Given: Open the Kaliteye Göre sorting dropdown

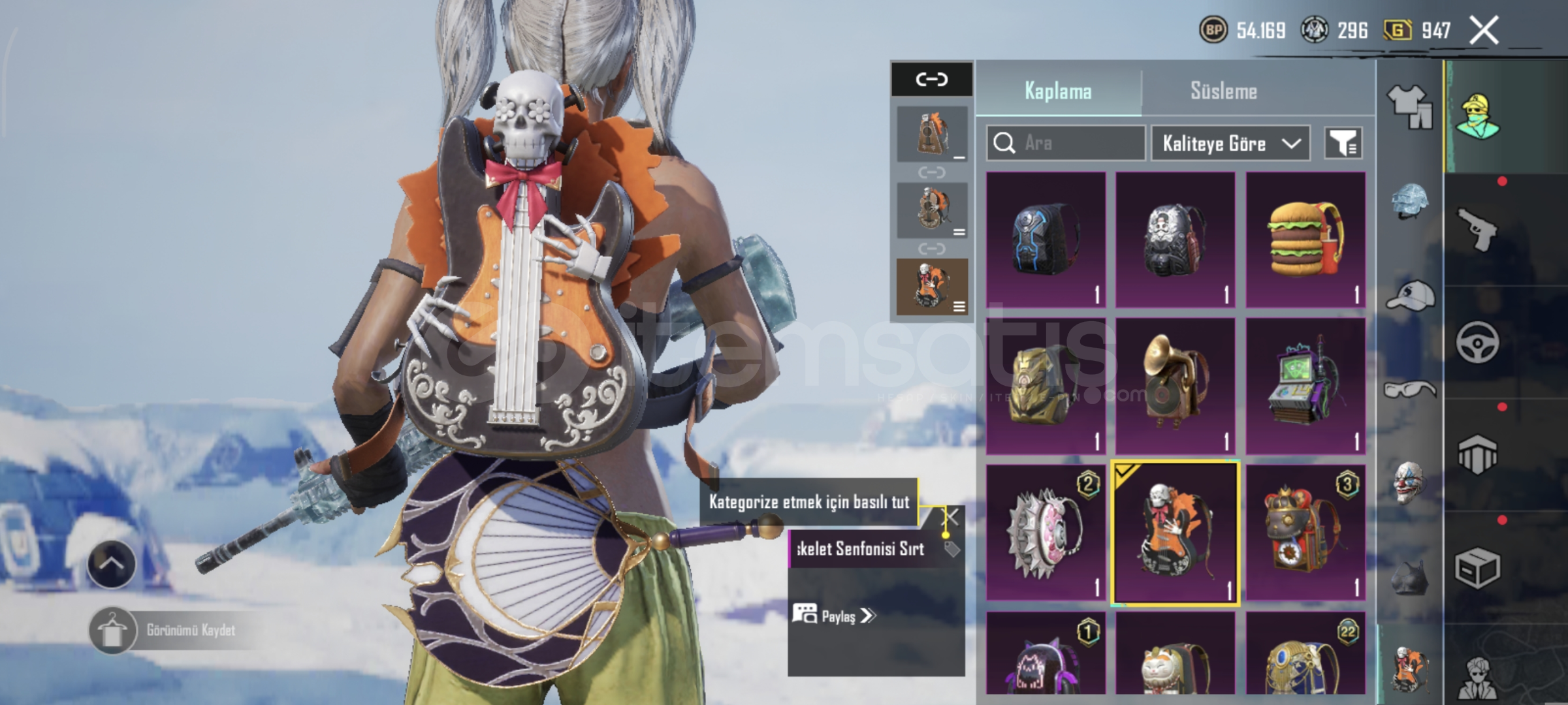Looking at the screenshot, I should pyautogui.click(x=1230, y=143).
